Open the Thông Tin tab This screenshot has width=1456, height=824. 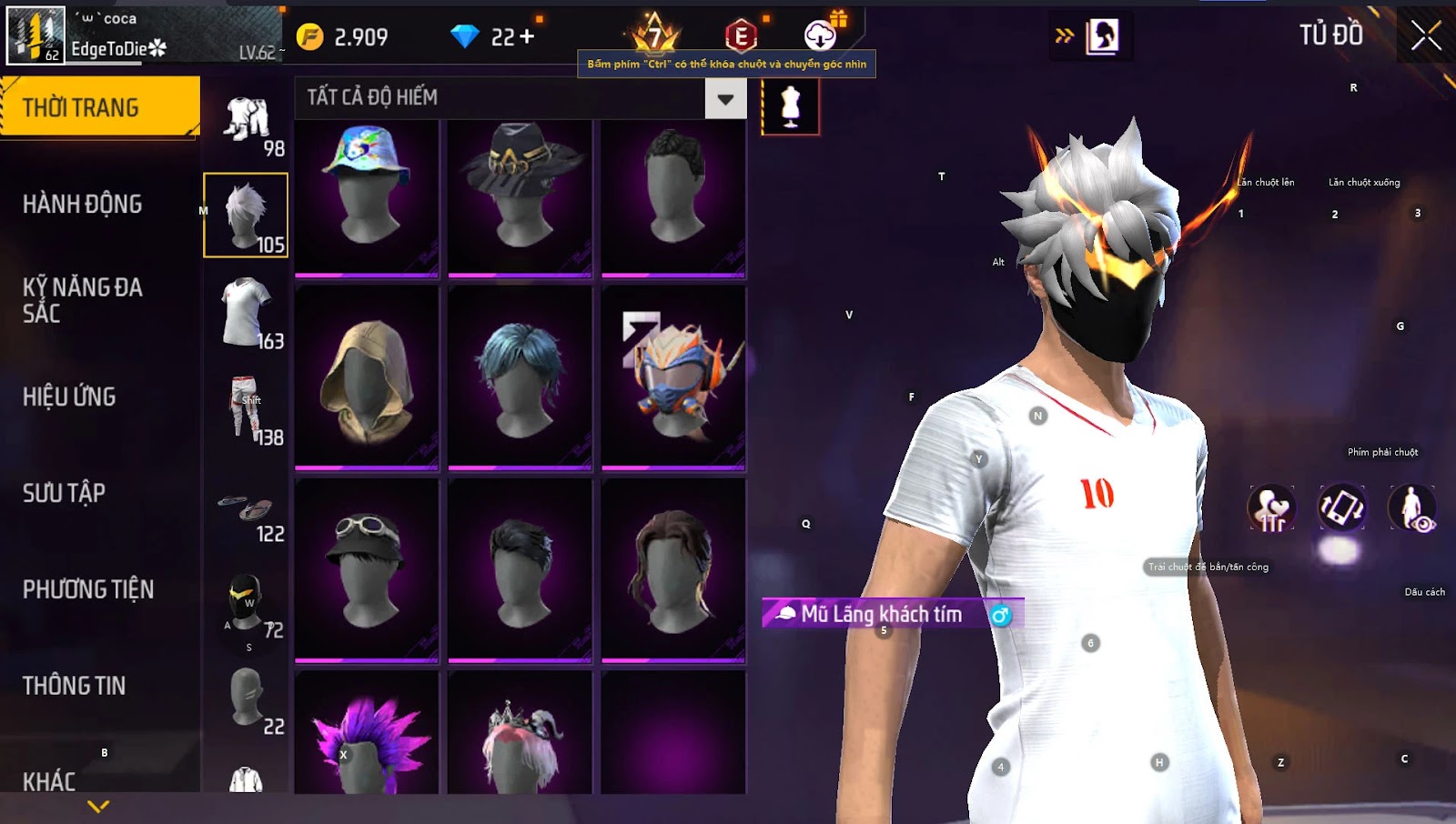(x=75, y=686)
